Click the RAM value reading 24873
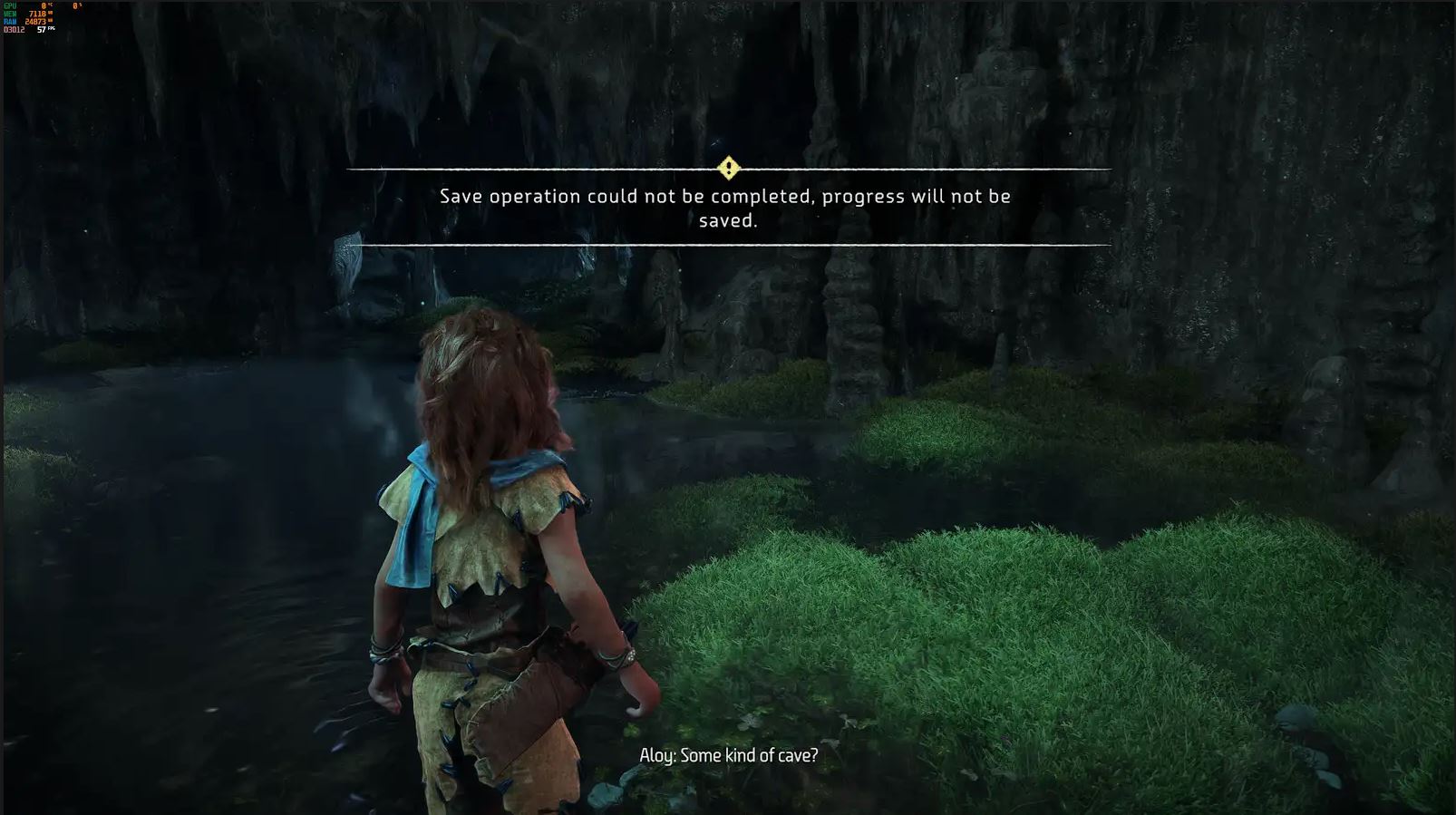 tap(36, 21)
